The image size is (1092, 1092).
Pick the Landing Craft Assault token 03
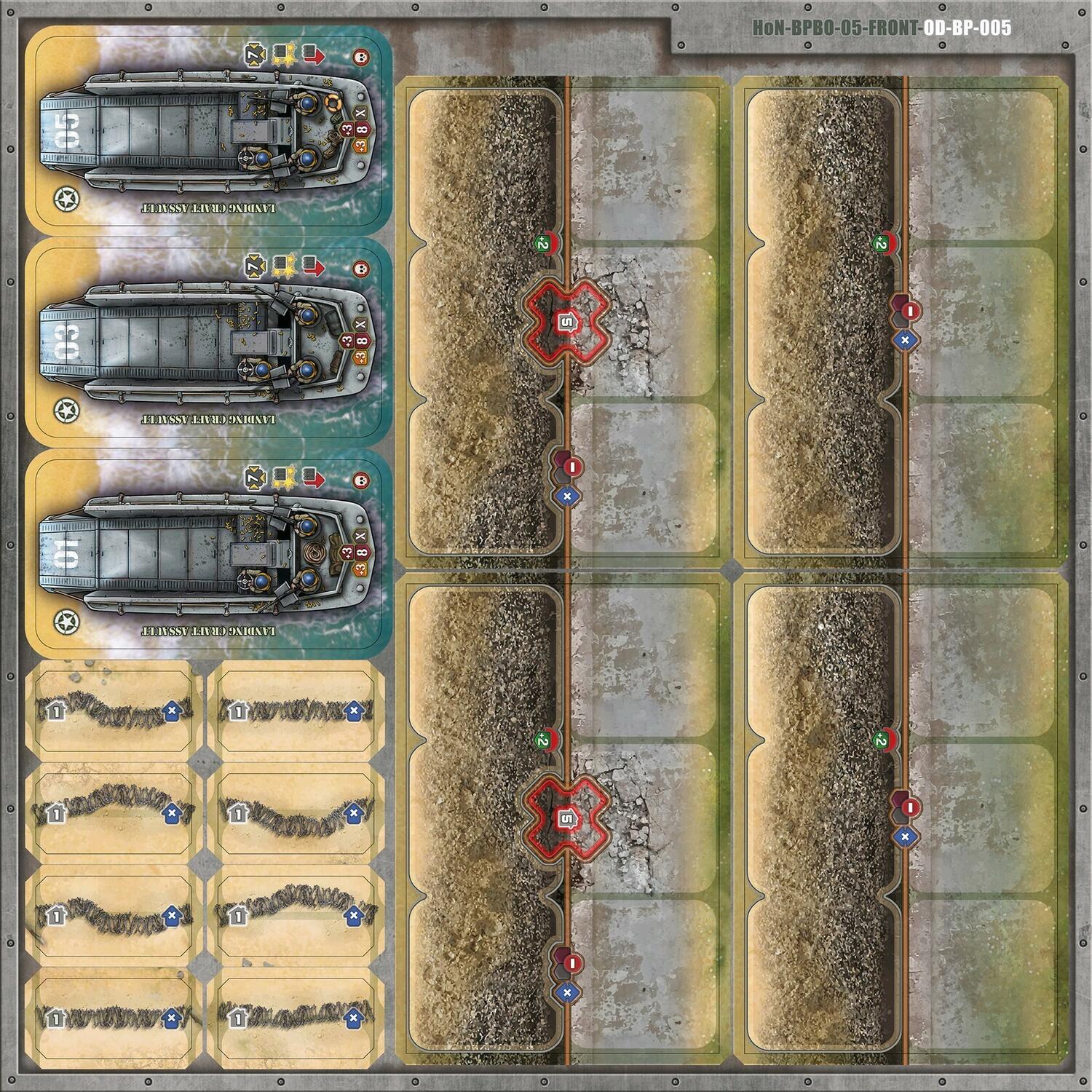click(x=209, y=342)
